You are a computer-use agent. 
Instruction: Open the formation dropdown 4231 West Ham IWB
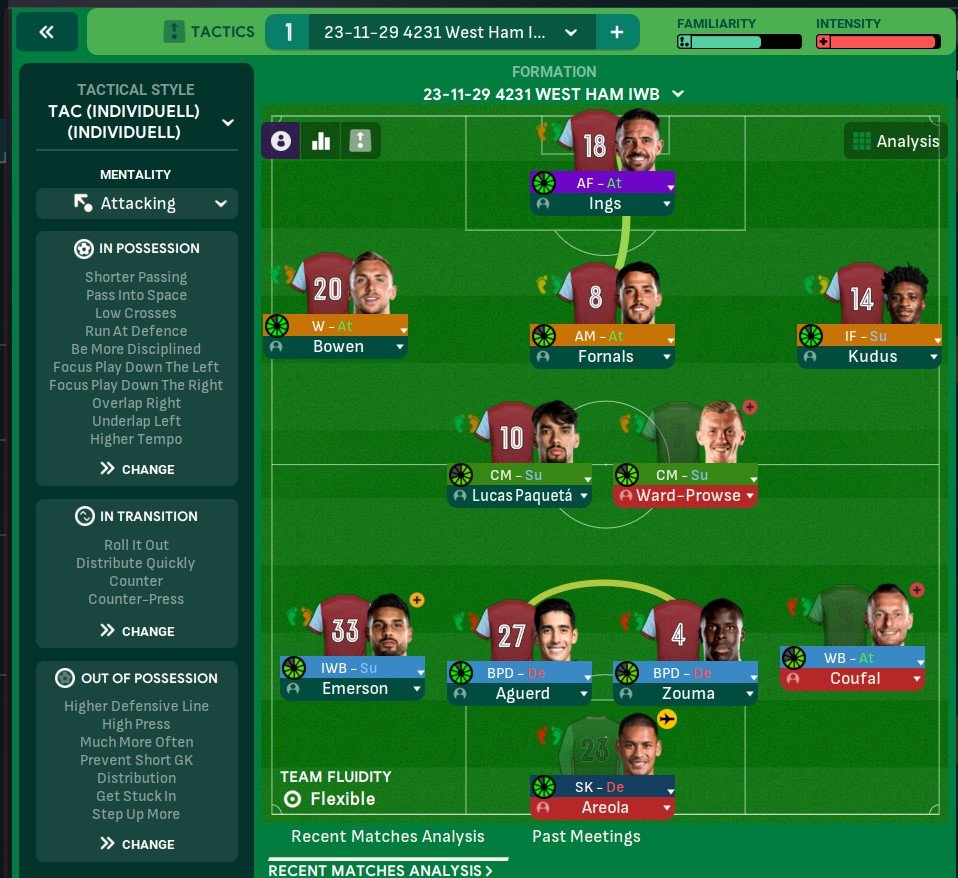[677, 94]
